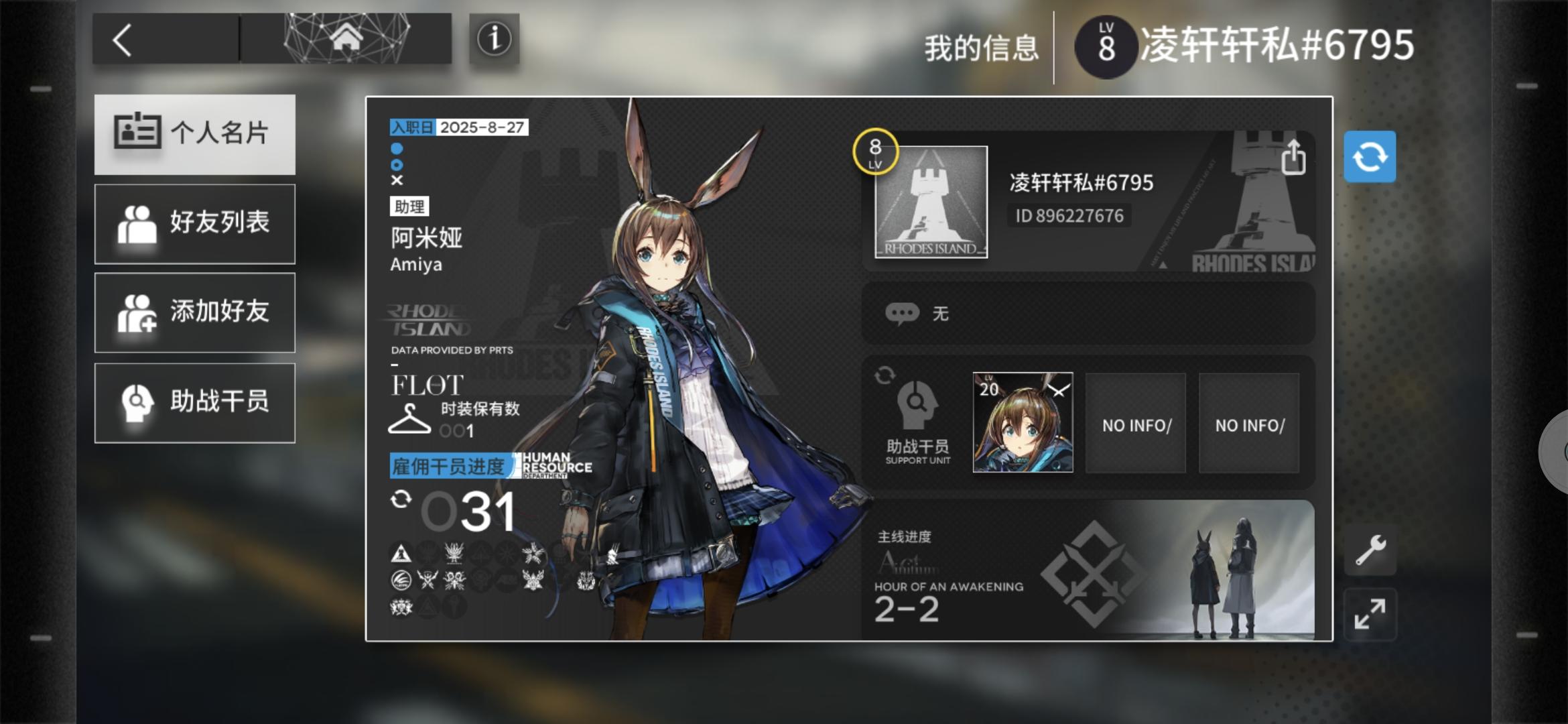Click the 添加好友 button

click(x=195, y=313)
